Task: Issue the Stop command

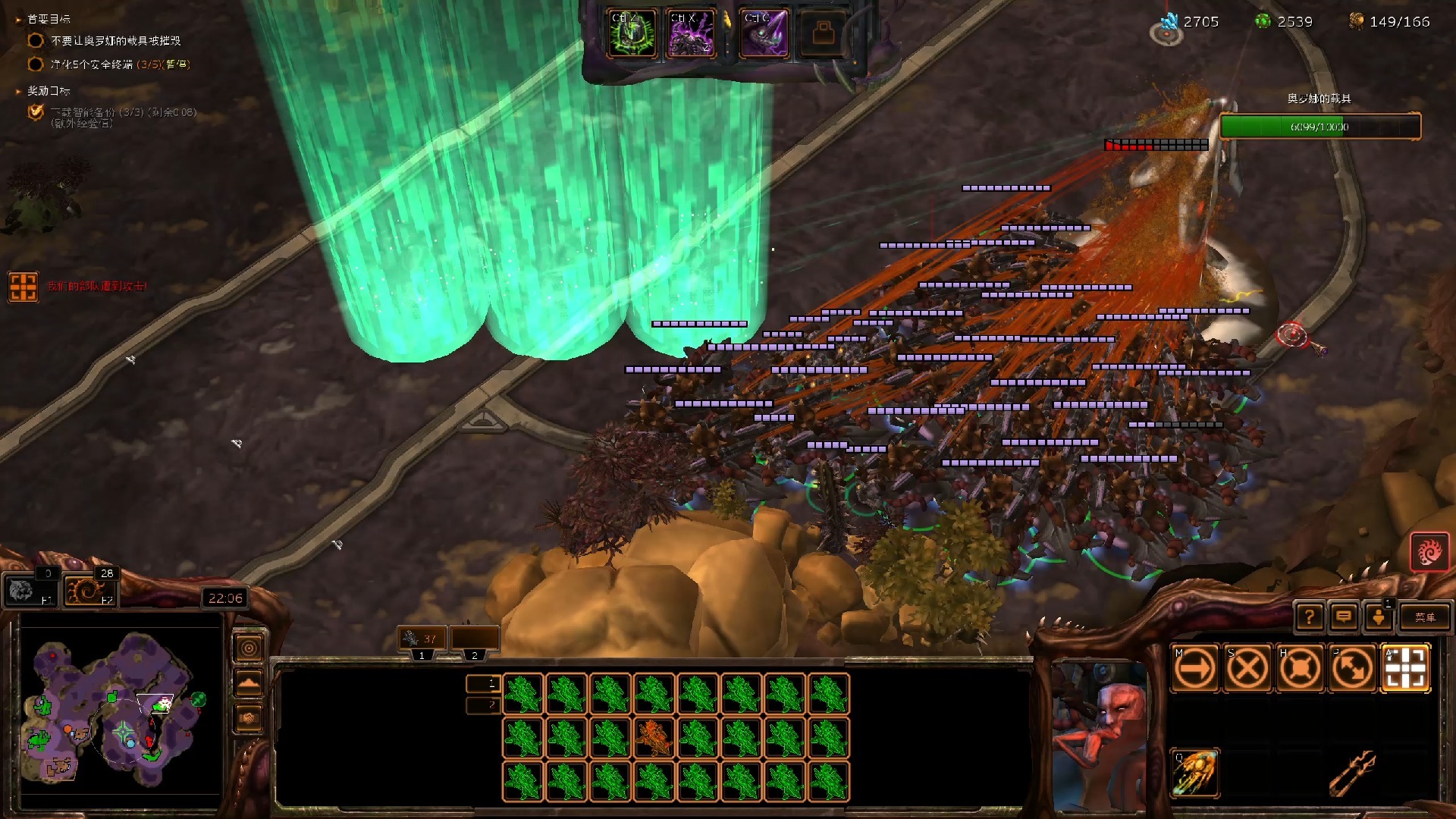Action: click(1247, 669)
